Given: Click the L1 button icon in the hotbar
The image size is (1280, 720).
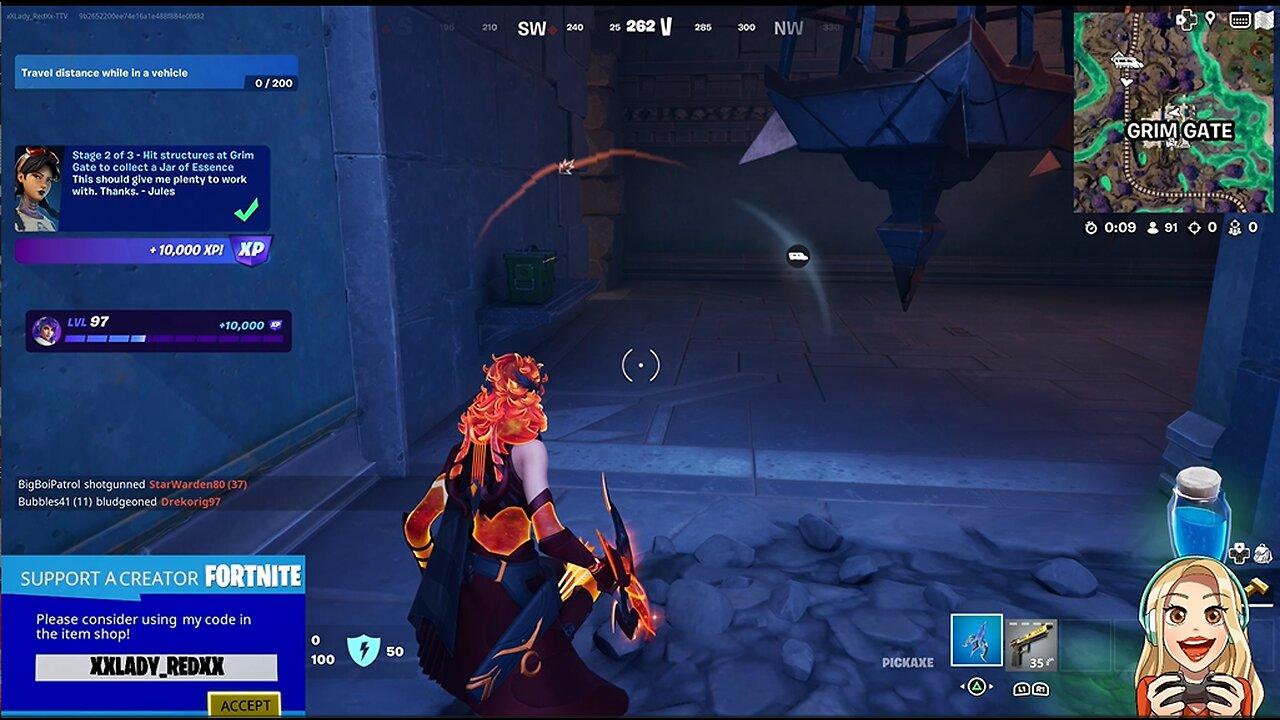Looking at the screenshot, I should click(1021, 690).
